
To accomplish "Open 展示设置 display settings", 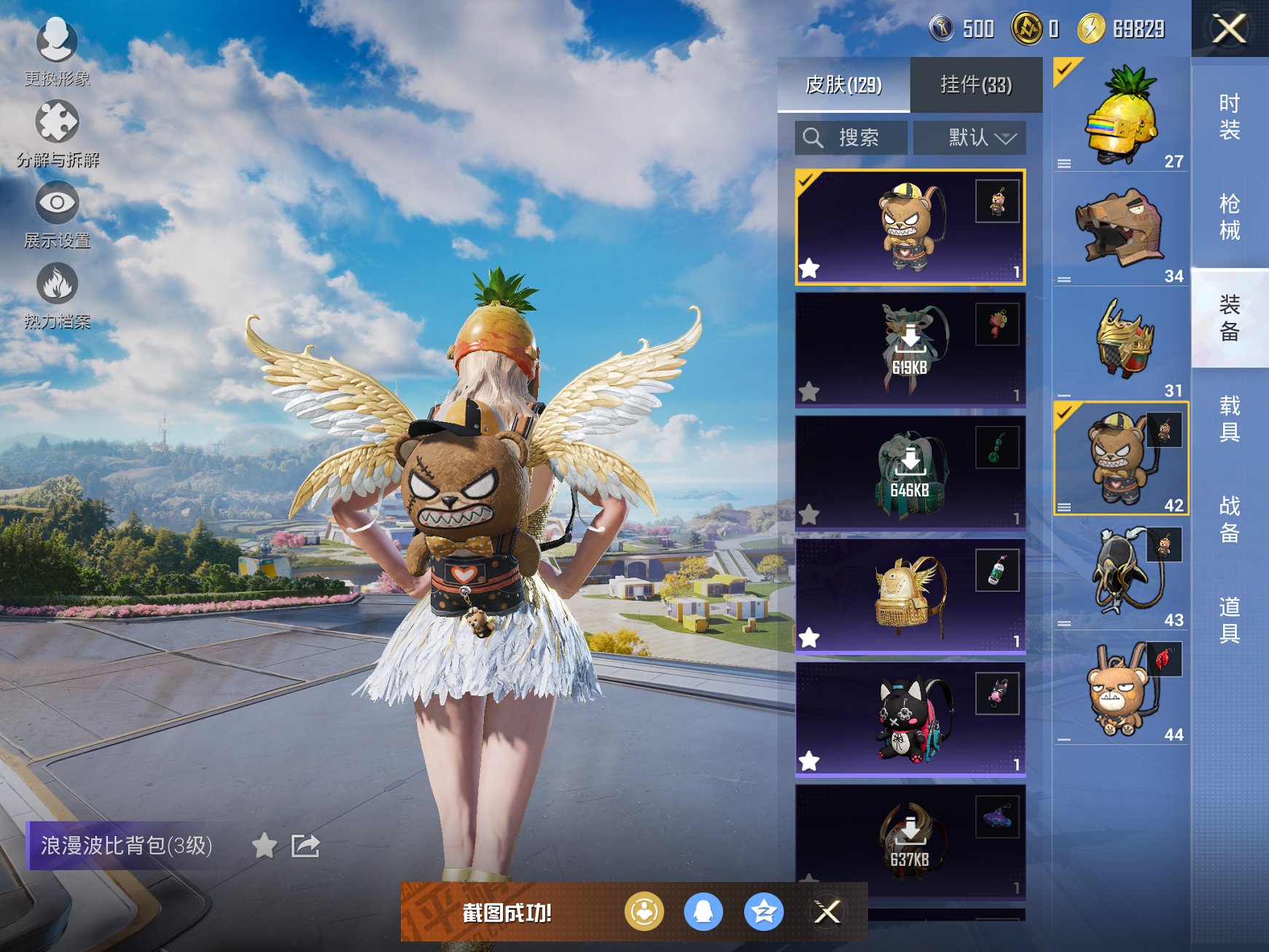I will click(x=57, y=214).
